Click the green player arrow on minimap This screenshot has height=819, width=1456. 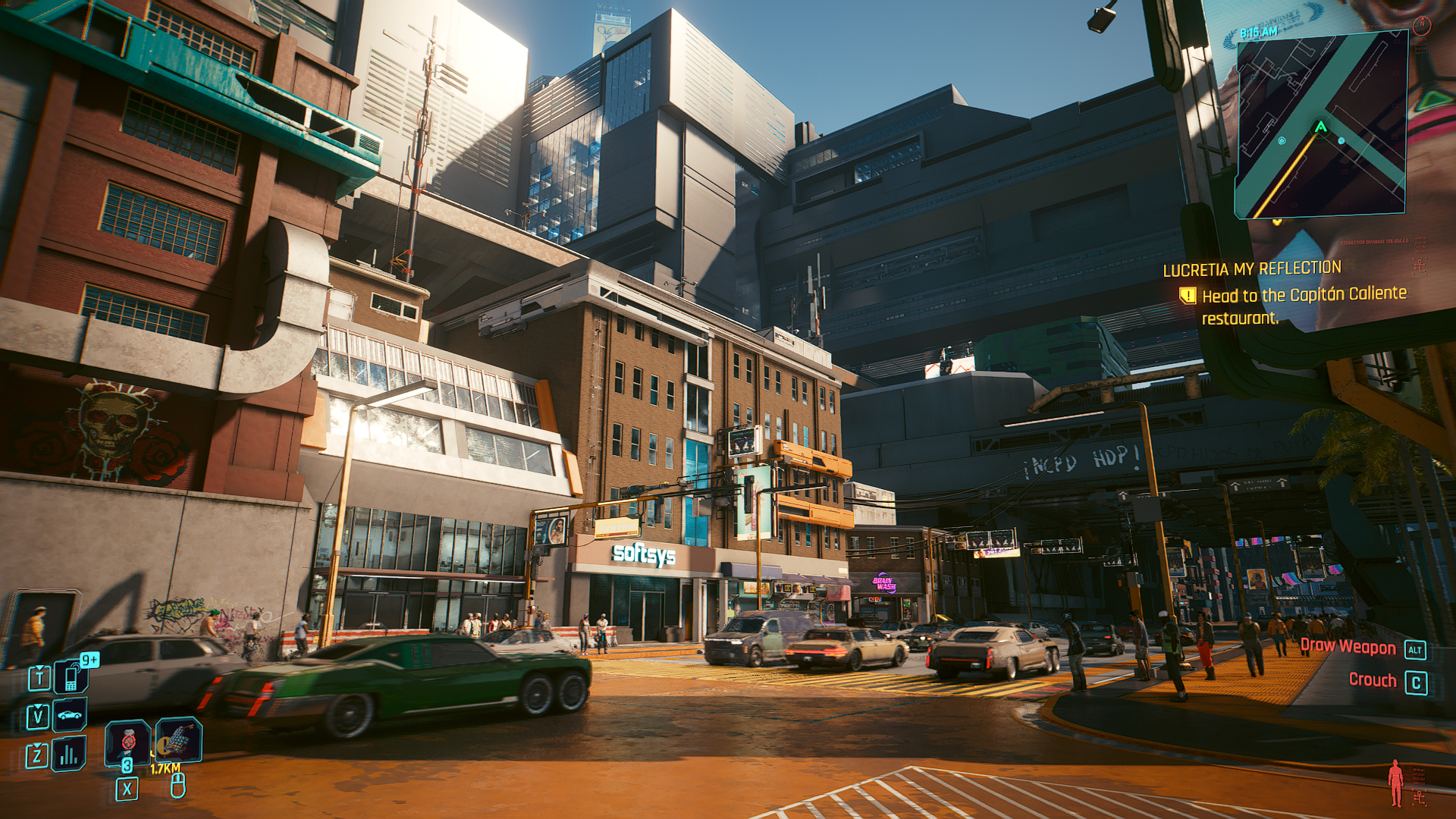[1321, 127]
